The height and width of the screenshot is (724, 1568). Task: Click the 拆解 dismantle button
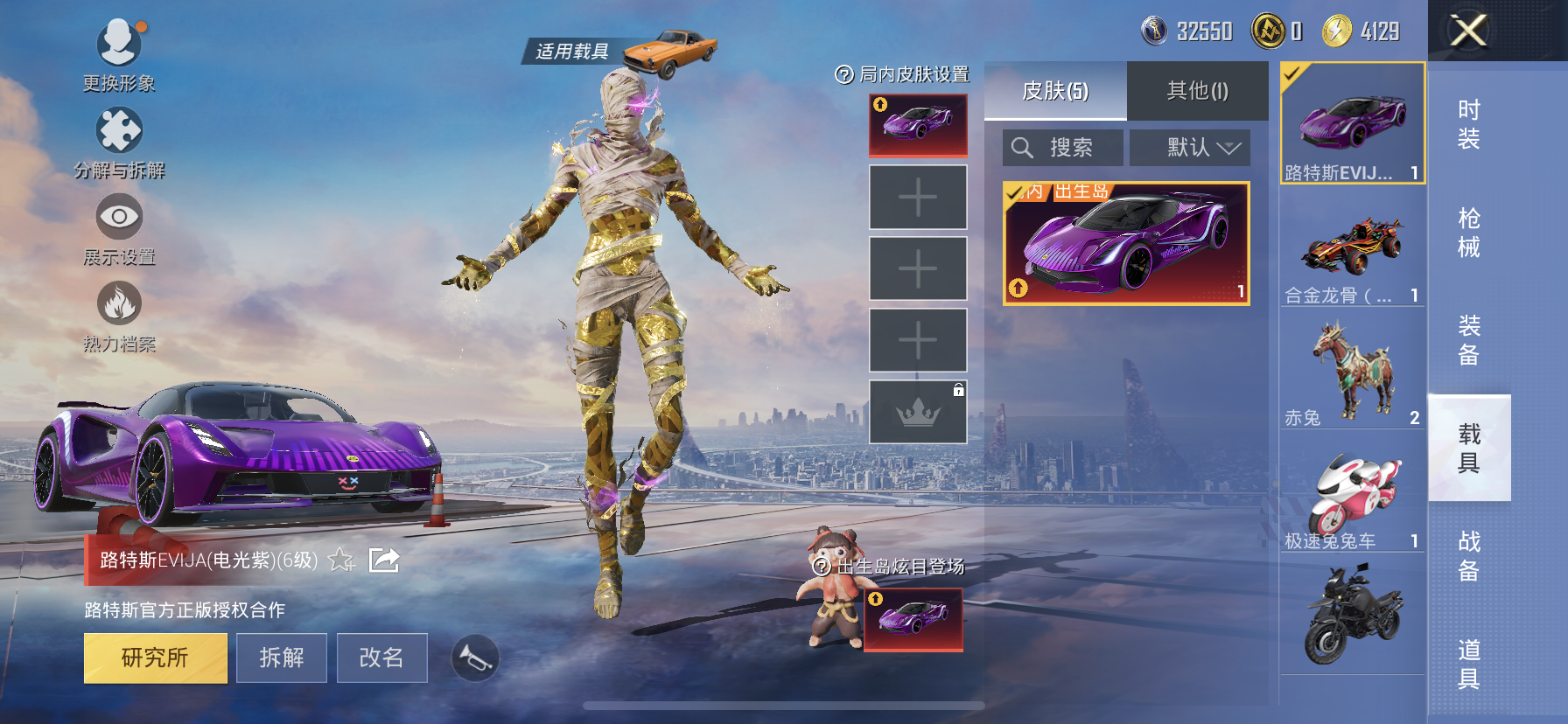(282, 658)
